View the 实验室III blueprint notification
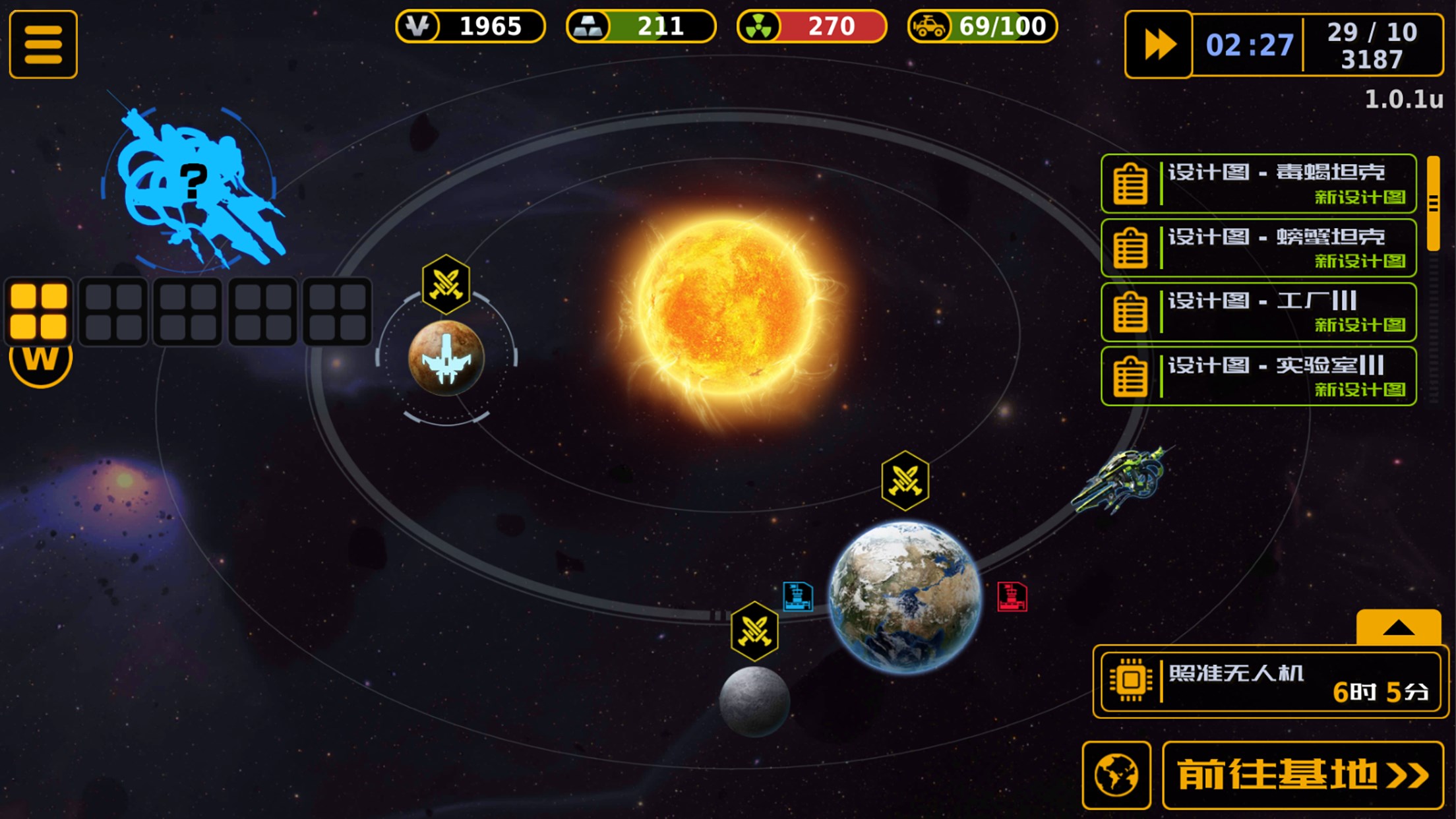The height and width of the screenshot is (819, 1456). pos(1258,377)
